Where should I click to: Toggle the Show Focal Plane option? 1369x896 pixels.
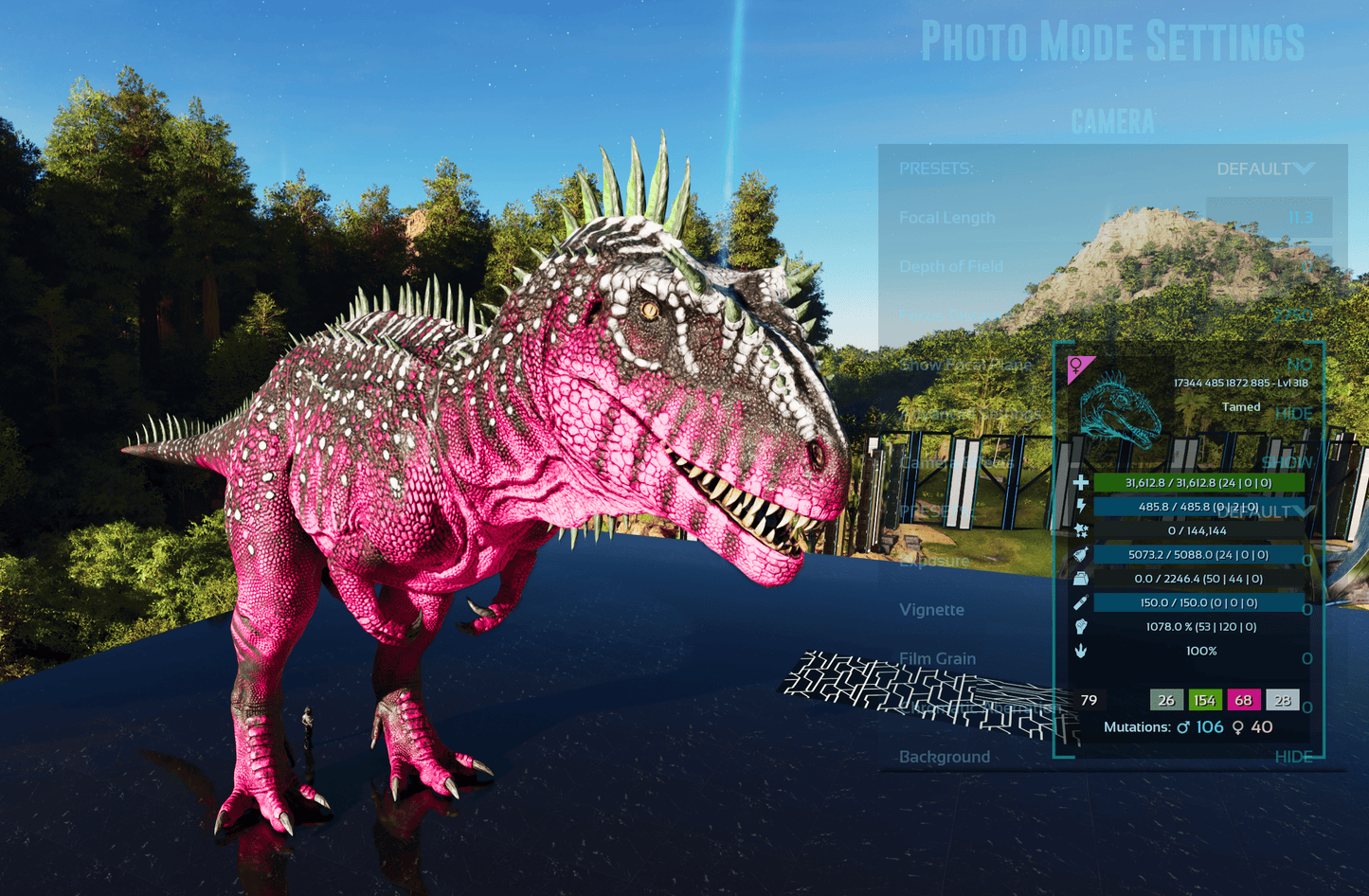click(1299, 365)
